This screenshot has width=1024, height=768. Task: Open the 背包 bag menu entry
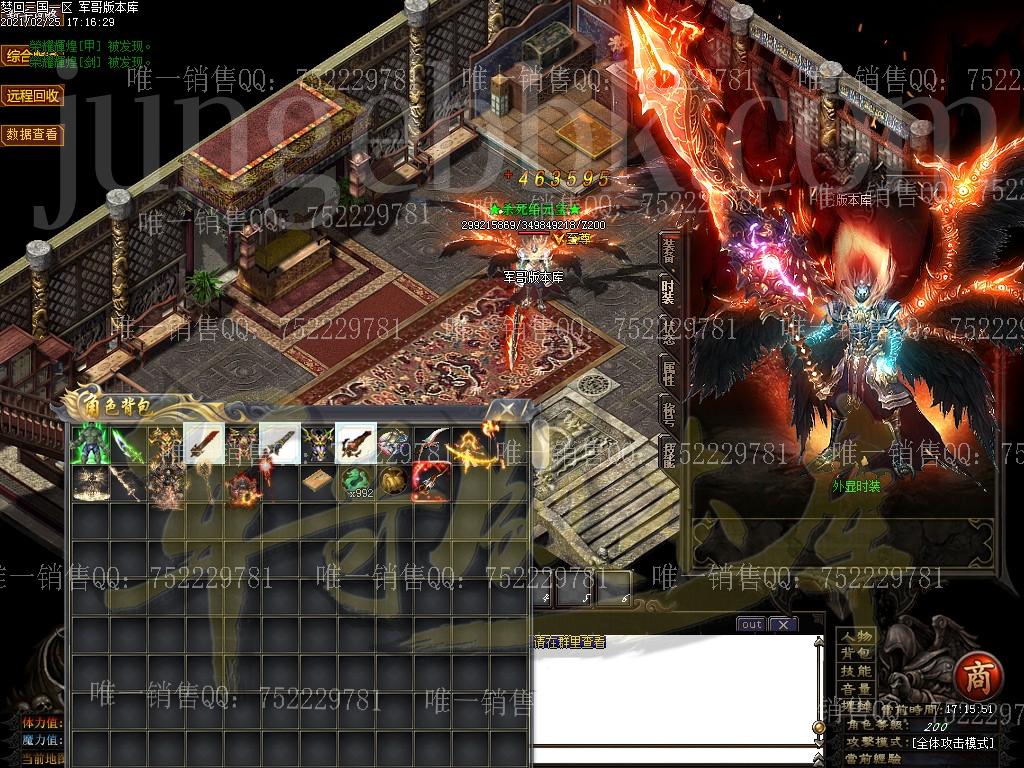coord(856,653)
